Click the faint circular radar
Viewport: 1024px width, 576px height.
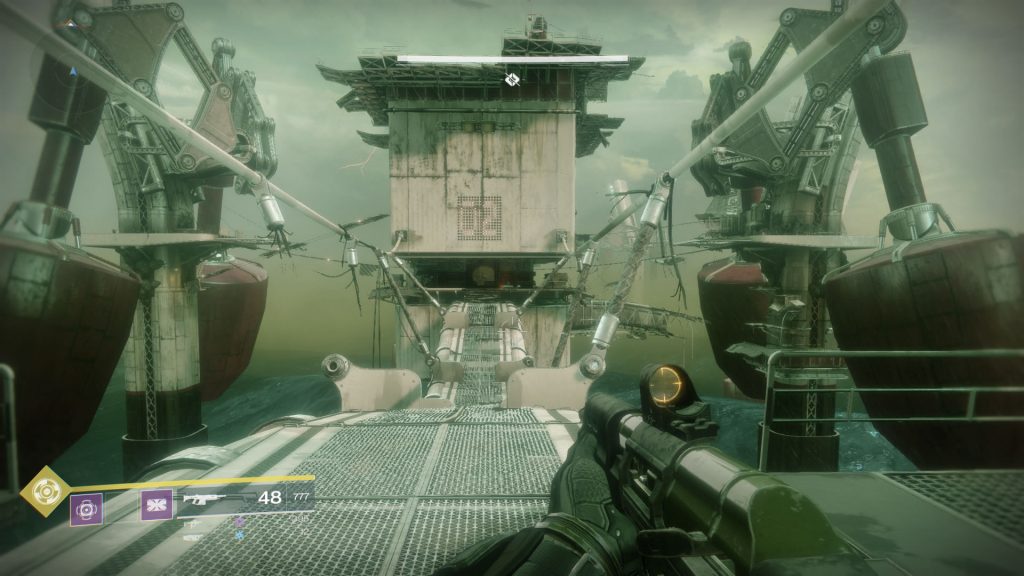coord(72,70)
